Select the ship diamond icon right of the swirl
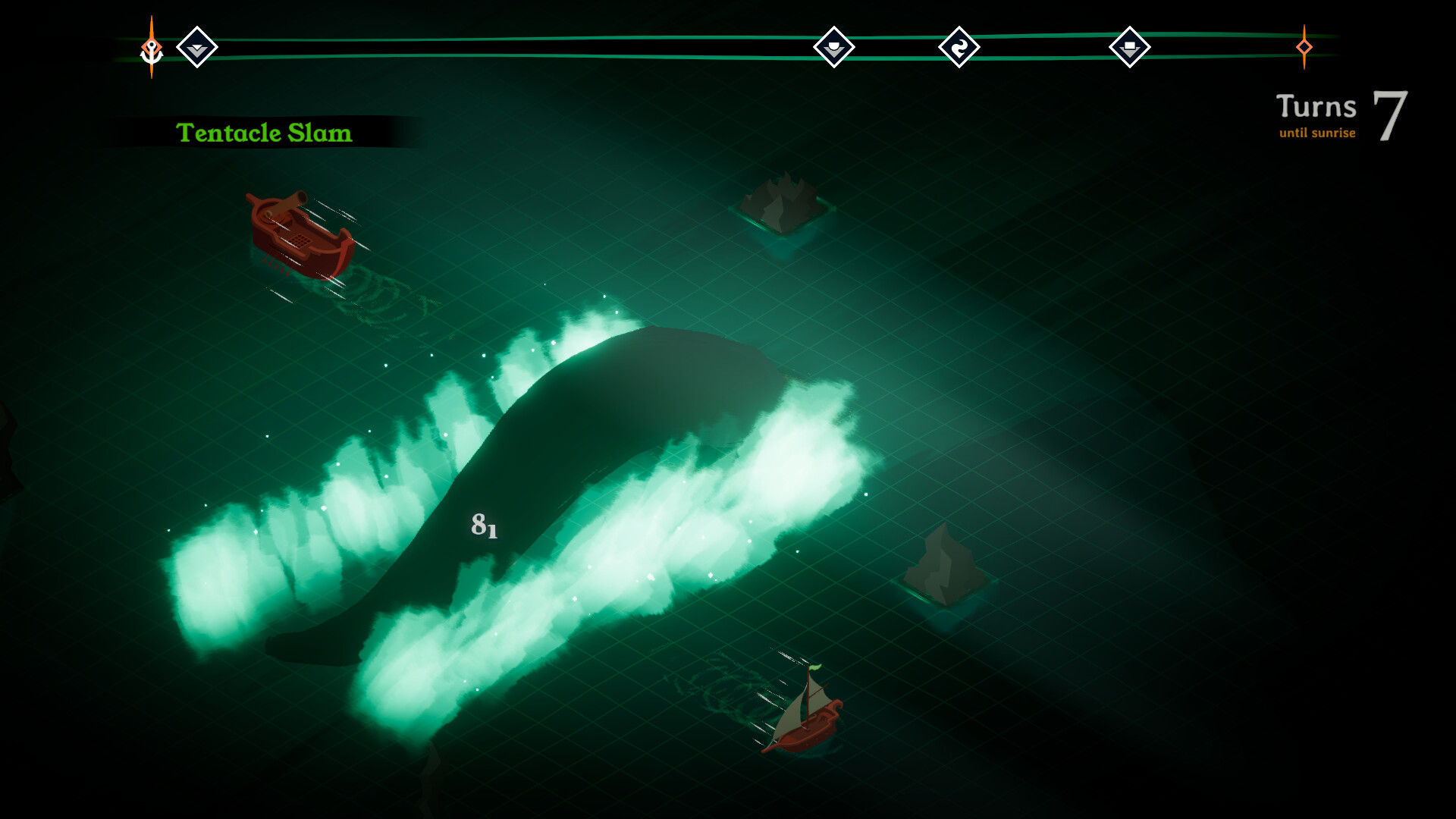The height and width of the screenshot is (819, 1456). 1131,46
